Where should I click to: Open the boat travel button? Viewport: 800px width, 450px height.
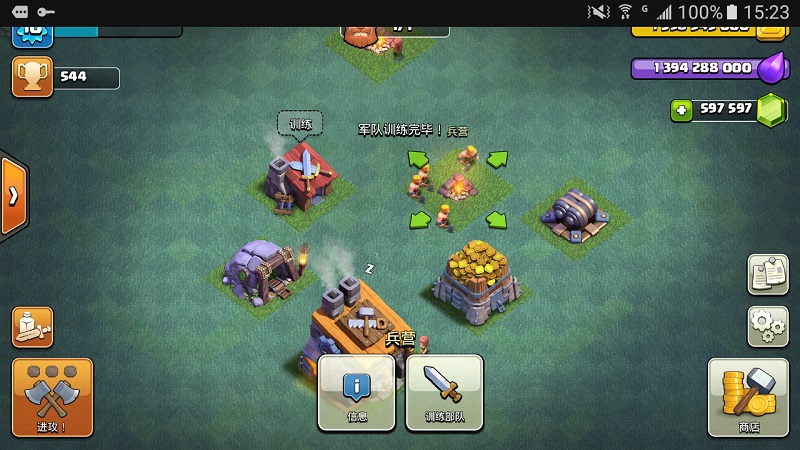click(32, 327)
